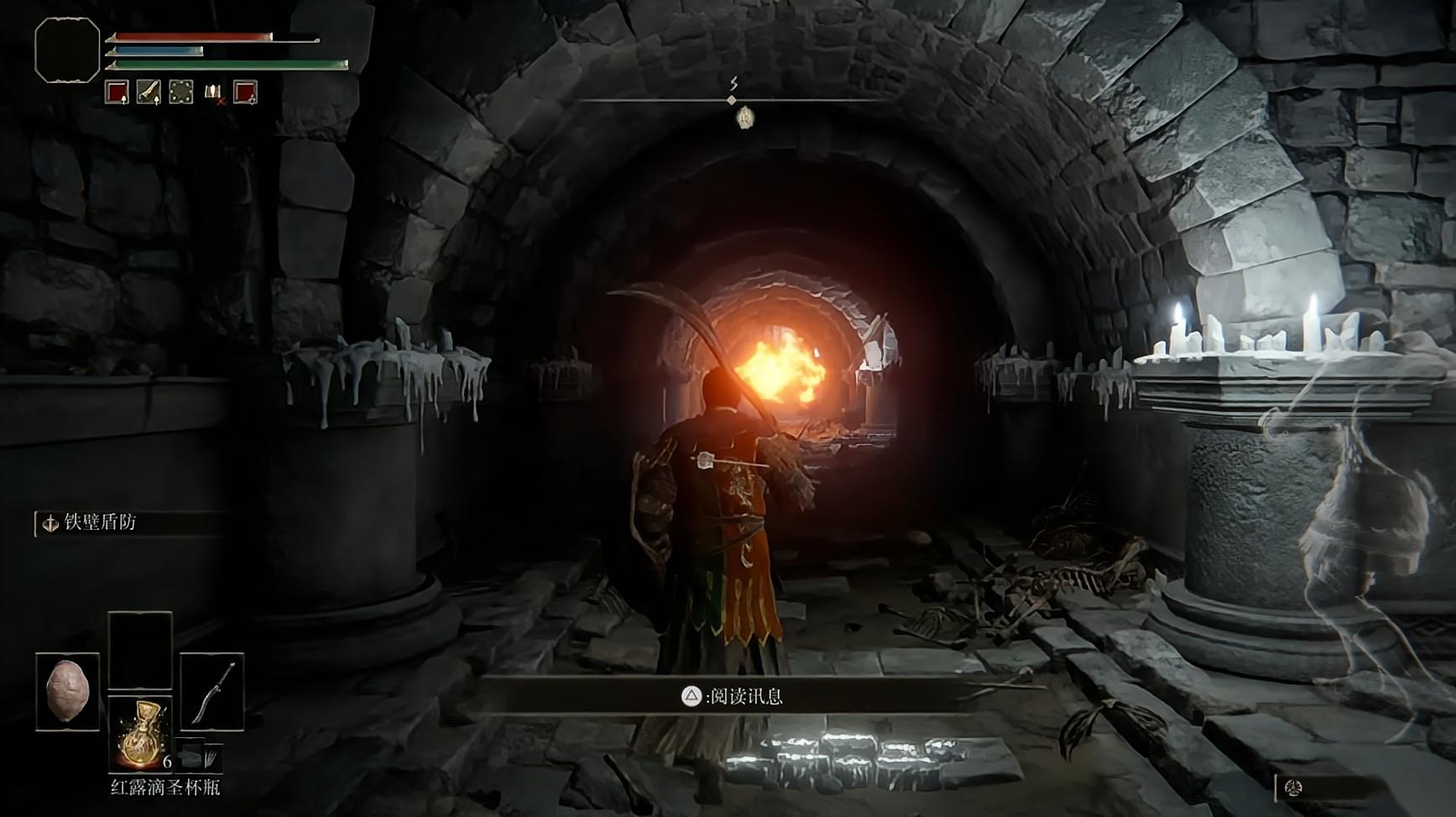Click the bone-shaped status effect icon
The height and width of the screenshot is (817, 1456).
point(149,92)
